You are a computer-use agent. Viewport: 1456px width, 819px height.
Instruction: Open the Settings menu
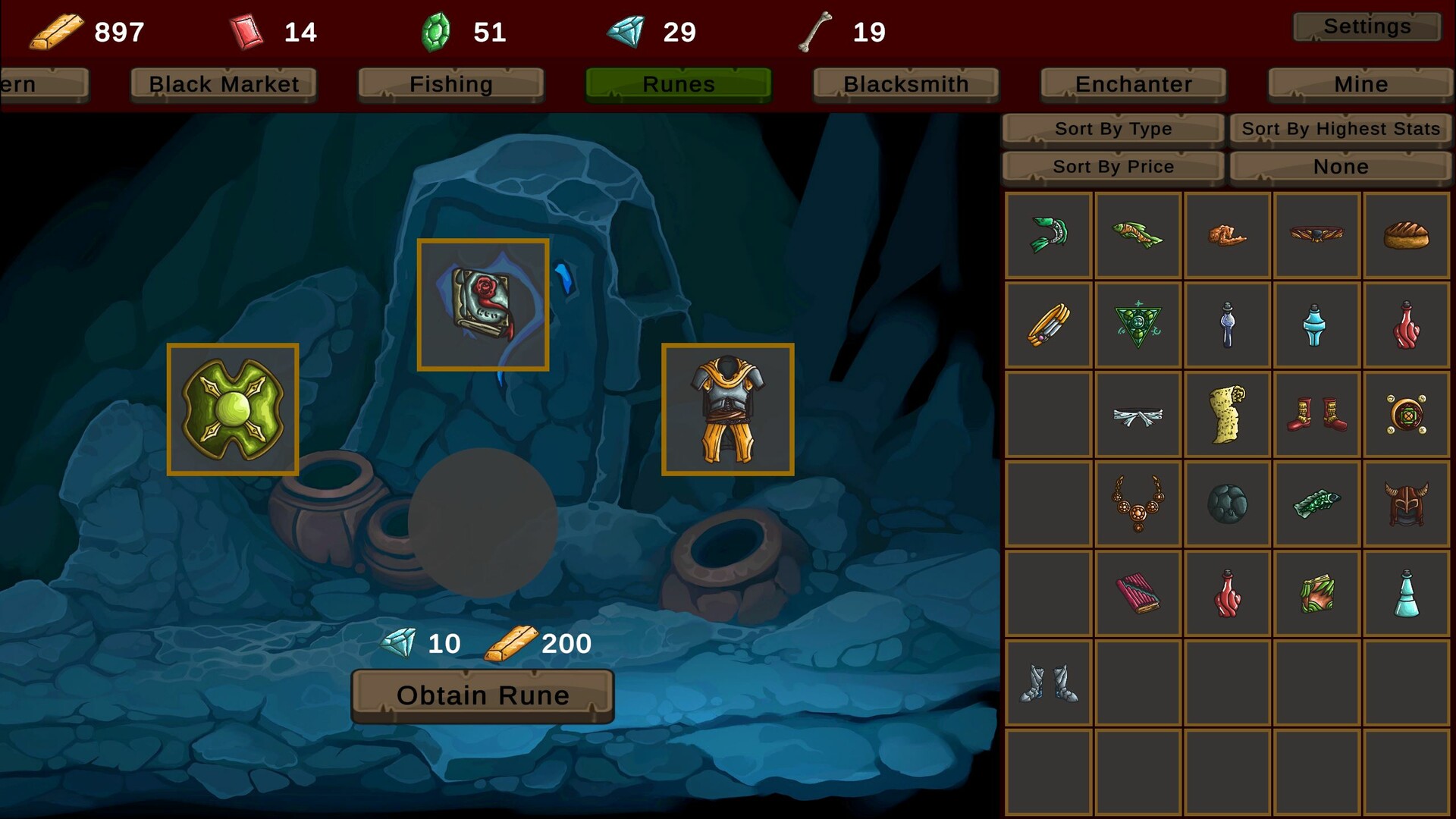tap(1366, 27)
